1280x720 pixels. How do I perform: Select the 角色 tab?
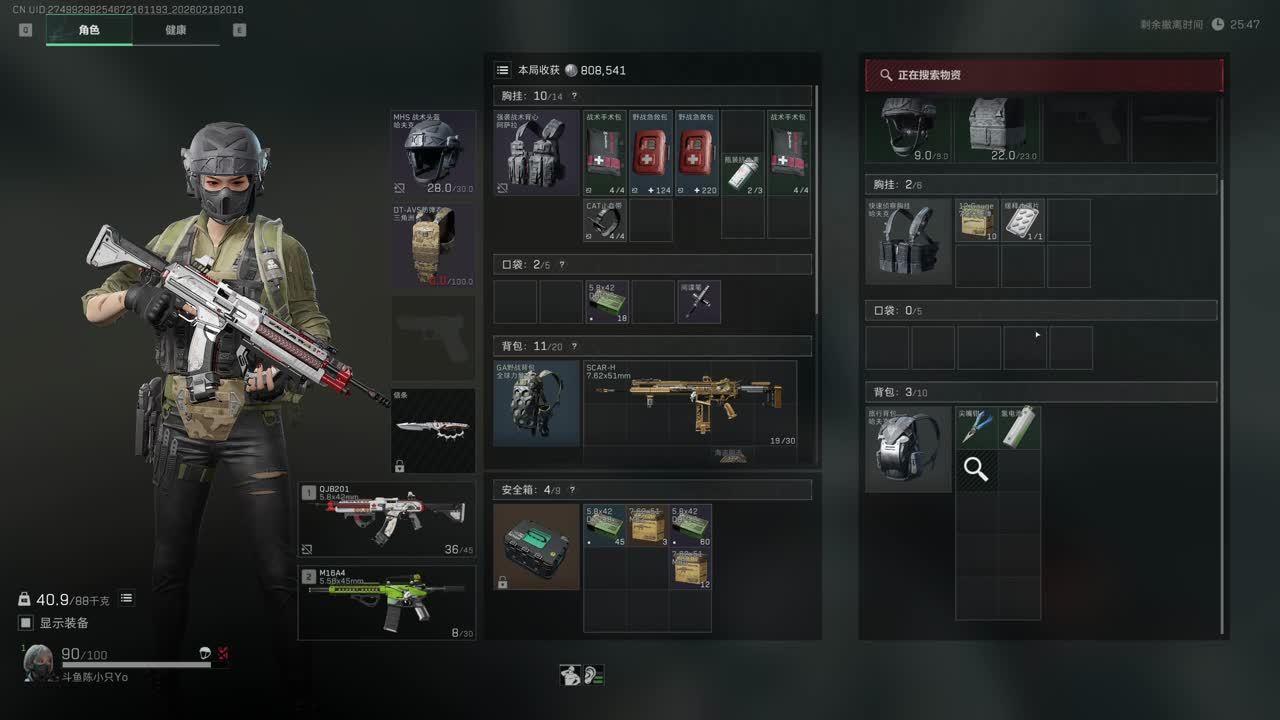point(89,30)
